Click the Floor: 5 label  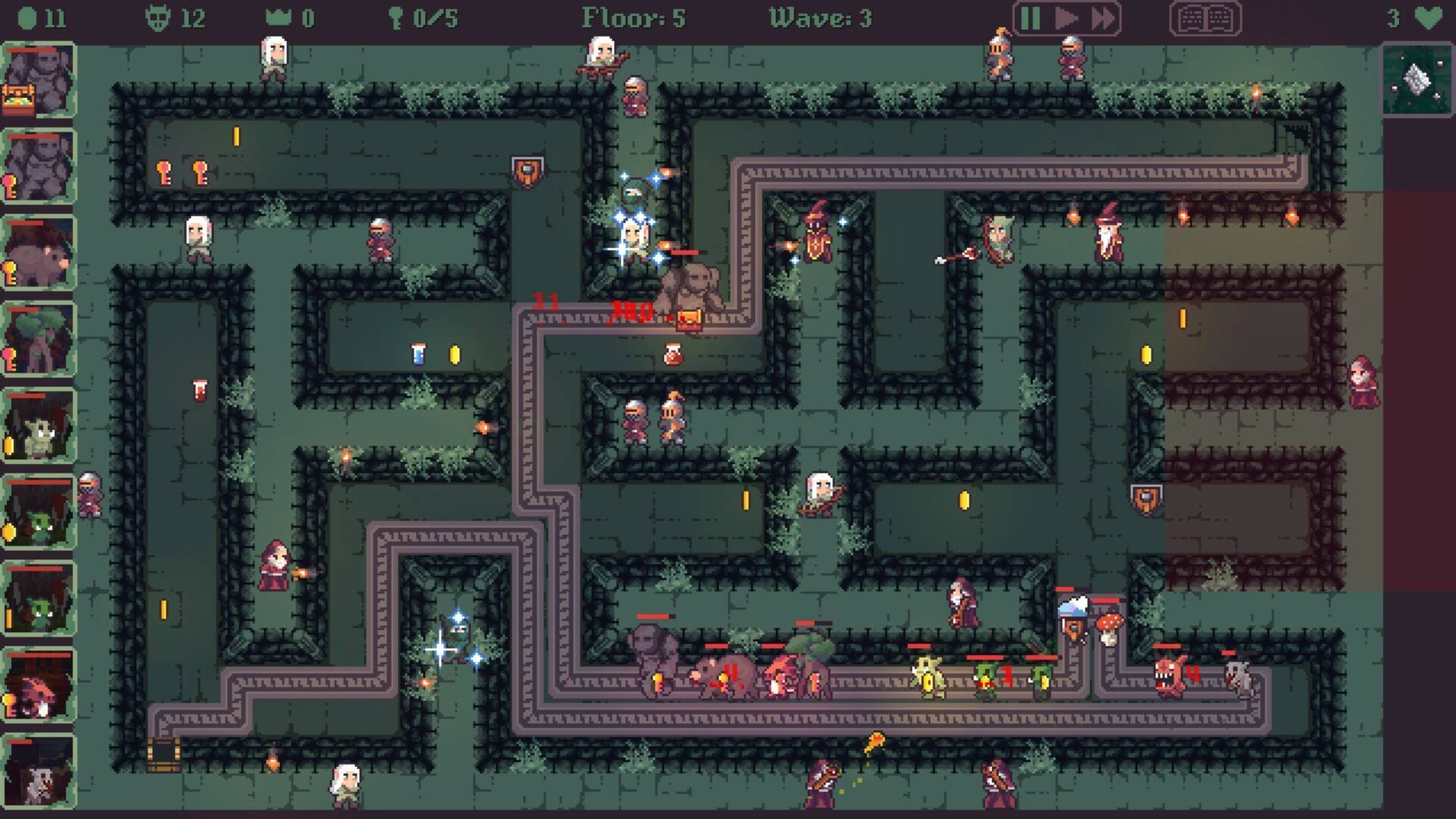pos(633,17)
